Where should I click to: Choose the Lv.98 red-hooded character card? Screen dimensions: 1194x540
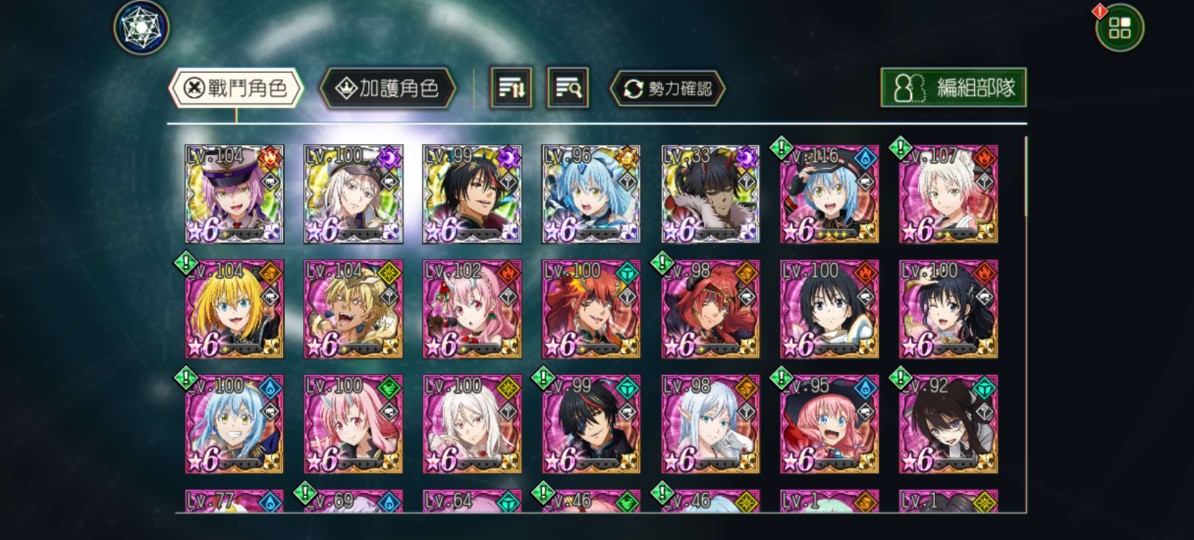[x=710, y=309]
